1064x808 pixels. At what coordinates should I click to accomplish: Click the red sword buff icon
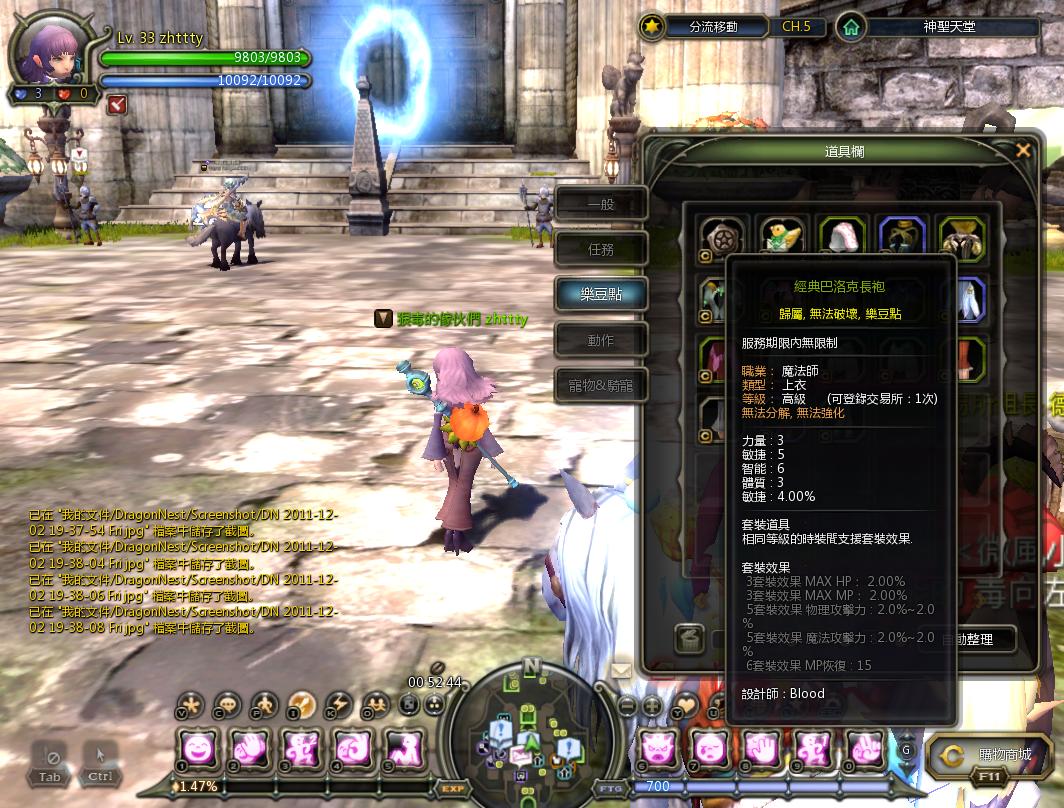[x=118, y=102]
